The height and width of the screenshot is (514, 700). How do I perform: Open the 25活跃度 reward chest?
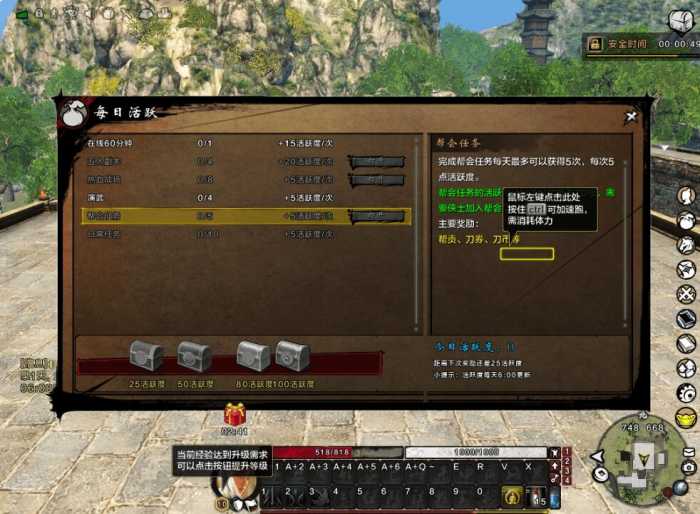pyautogui.click(x=147, y=356)
